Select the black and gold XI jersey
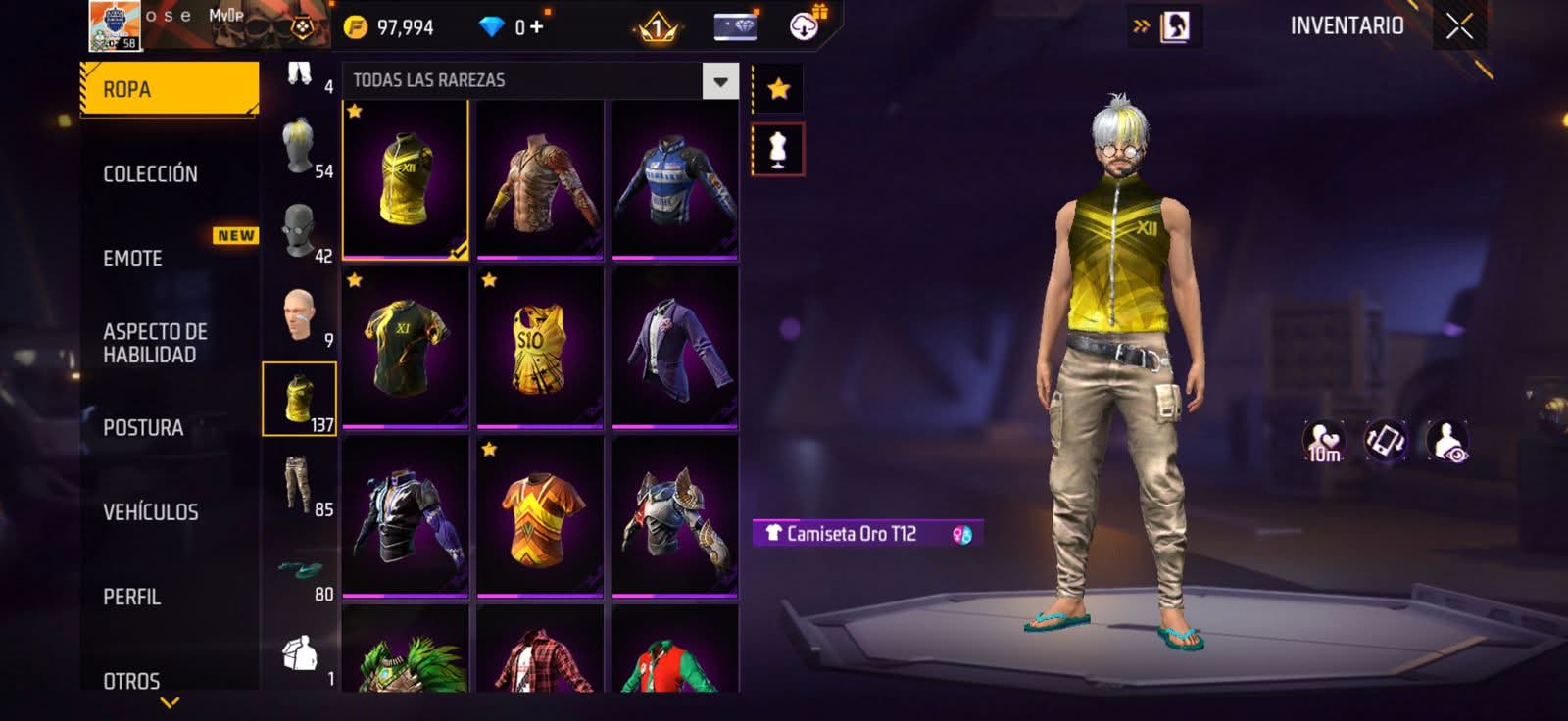Image resolution: width=1568 pixels, height=721 pixels. pos(405,348)
